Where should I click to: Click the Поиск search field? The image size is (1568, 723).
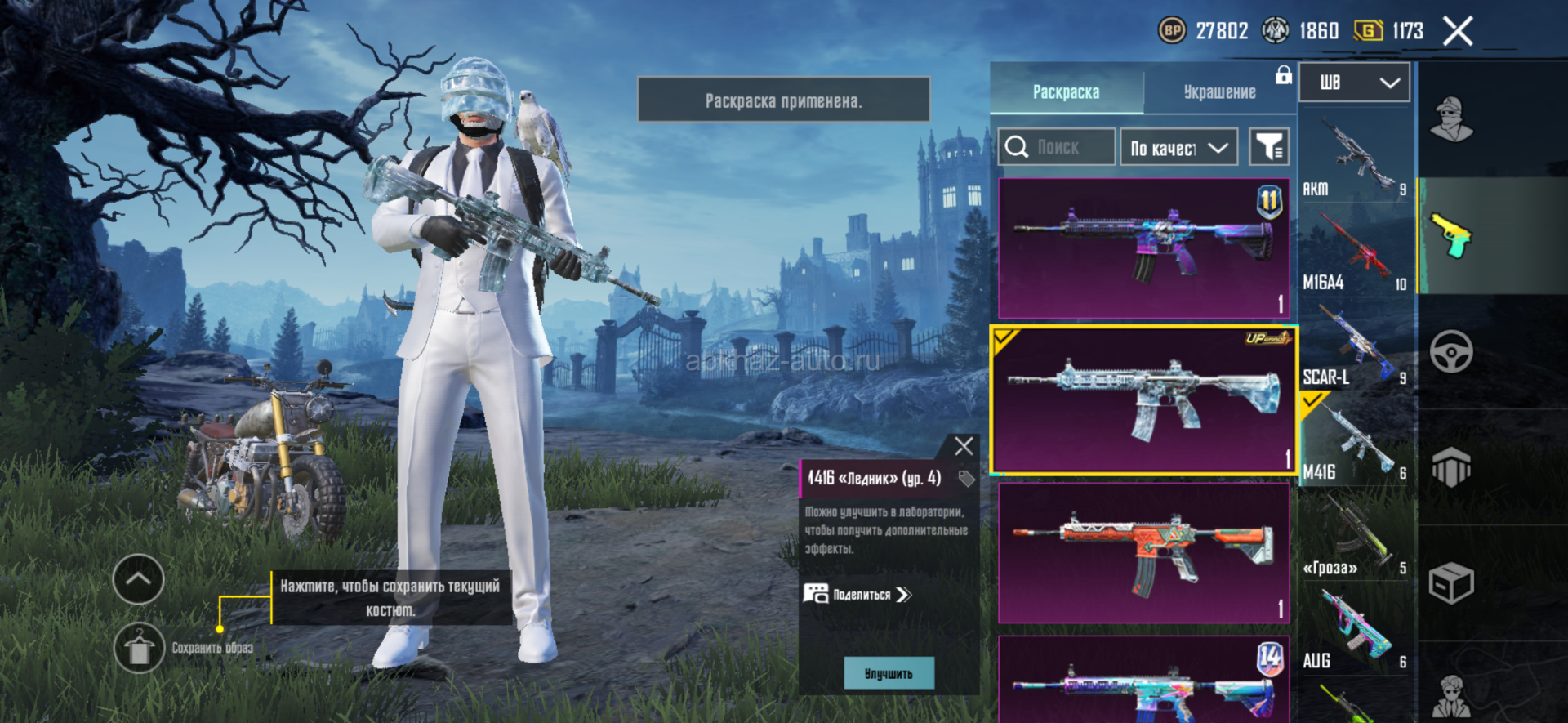click(x=1057, y=148)
